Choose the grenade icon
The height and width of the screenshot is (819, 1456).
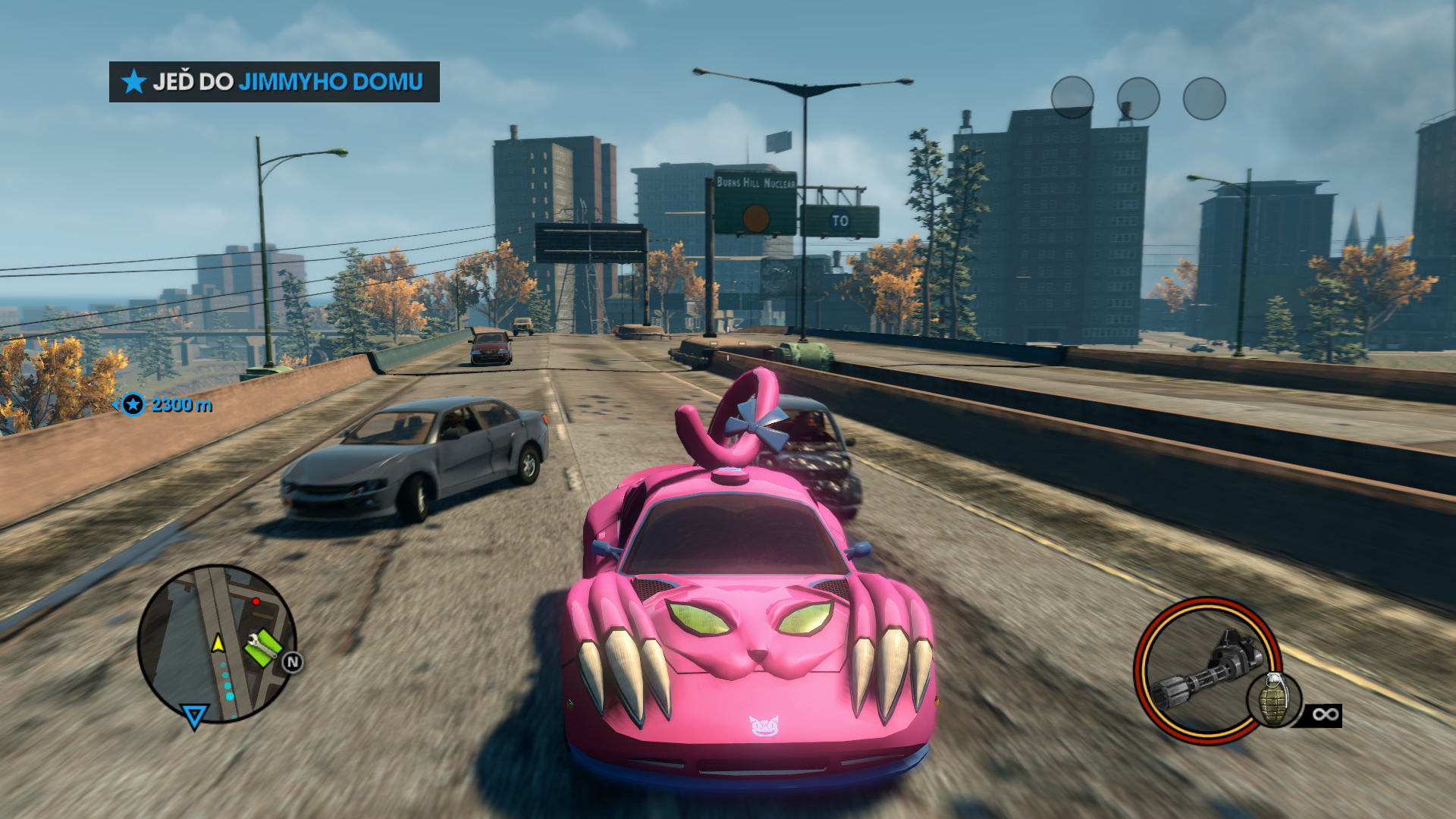click(x=1274, y=700)
